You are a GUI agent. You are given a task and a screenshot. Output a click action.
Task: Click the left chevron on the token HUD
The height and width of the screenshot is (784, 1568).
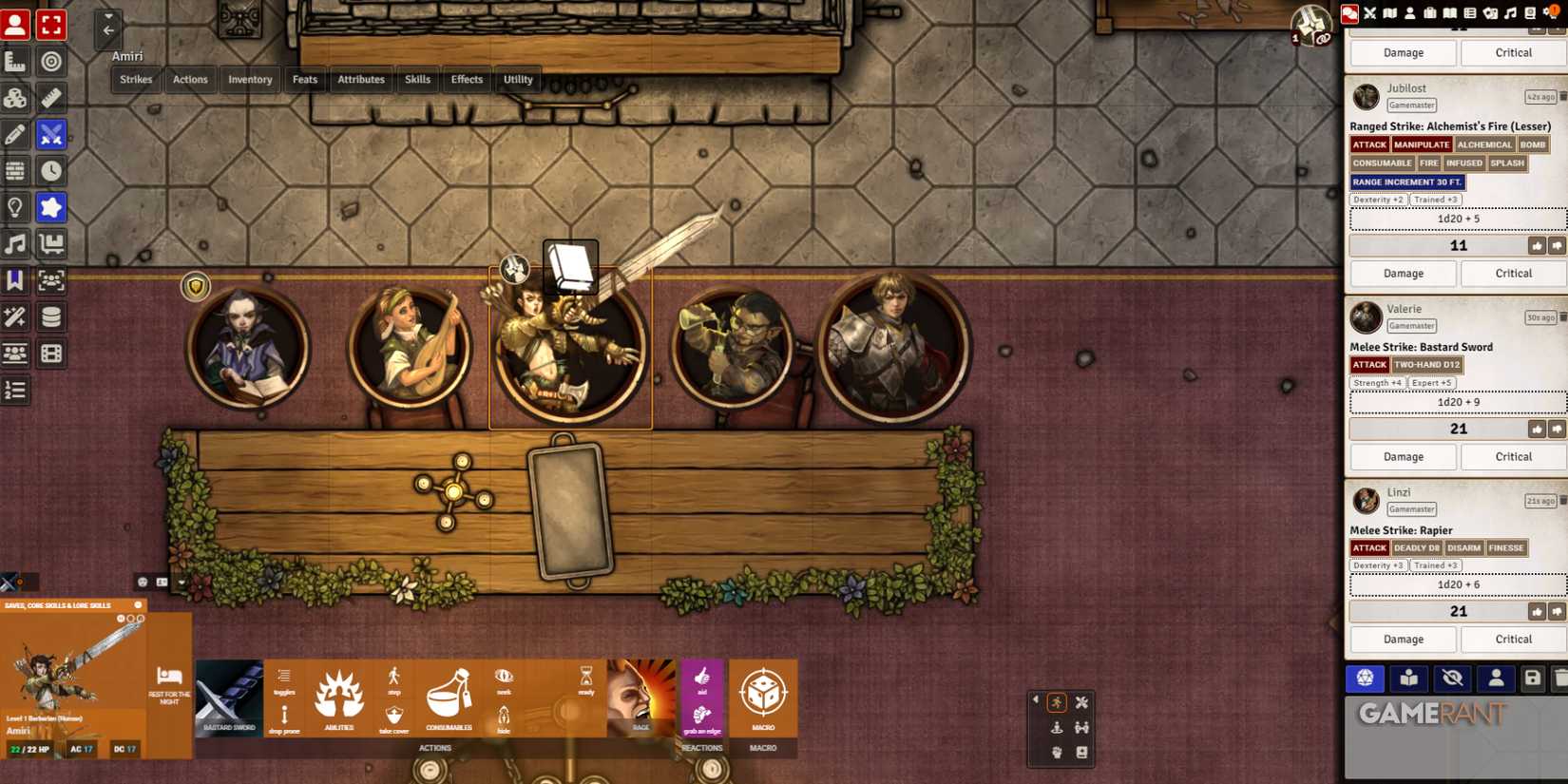coord(1035,698)
